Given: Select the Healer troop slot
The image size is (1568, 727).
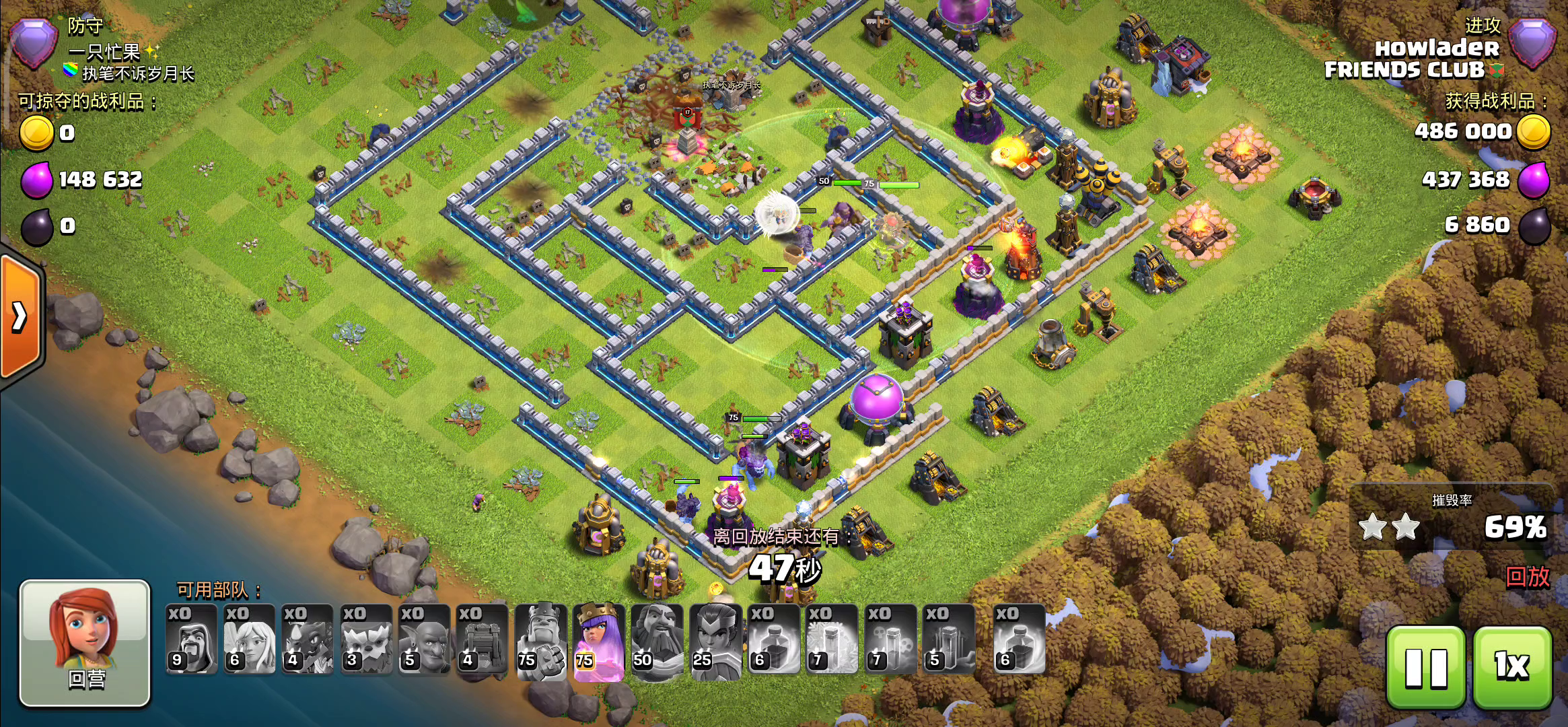Looking at the screenshot, I should [x=250, y=639].
